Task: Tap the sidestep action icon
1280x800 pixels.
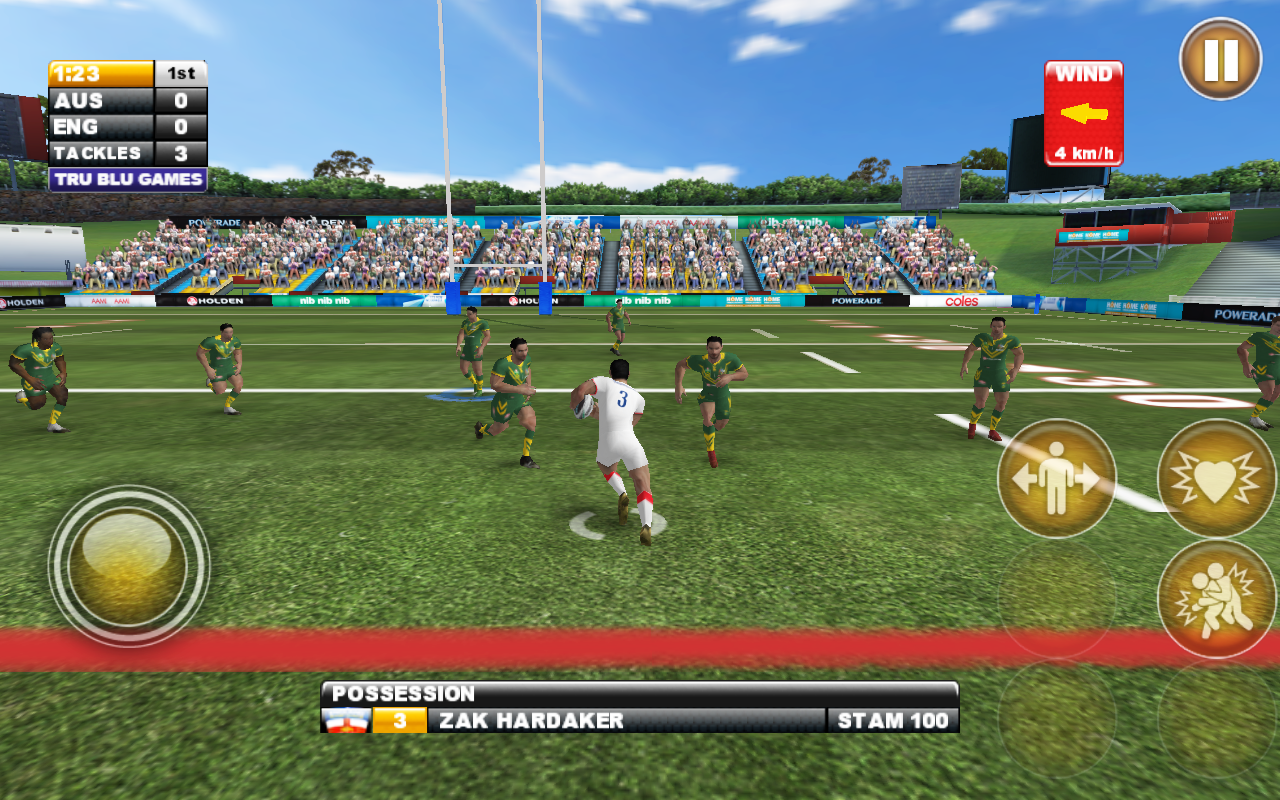Action: point(1055,477)
